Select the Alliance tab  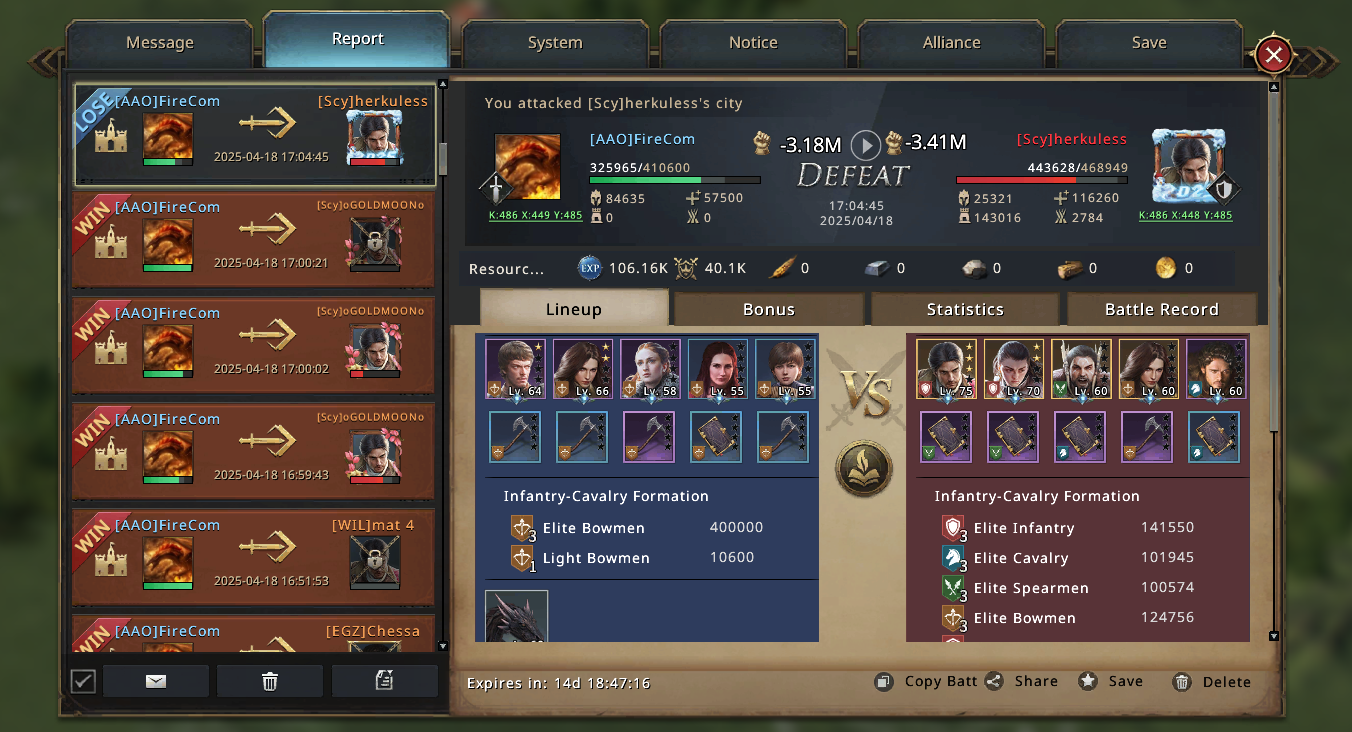pyautogui.click(x=951, y=43)
